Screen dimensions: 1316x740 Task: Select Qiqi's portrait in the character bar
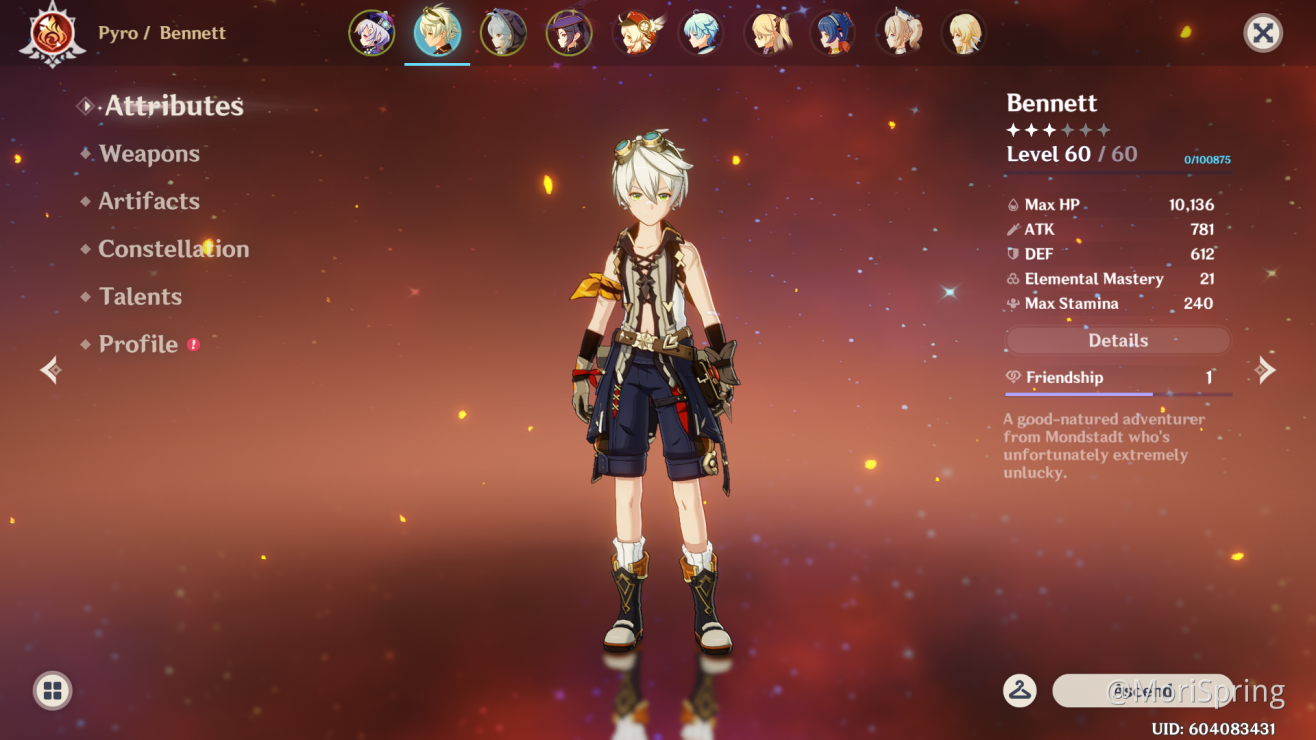click(372, 33)
